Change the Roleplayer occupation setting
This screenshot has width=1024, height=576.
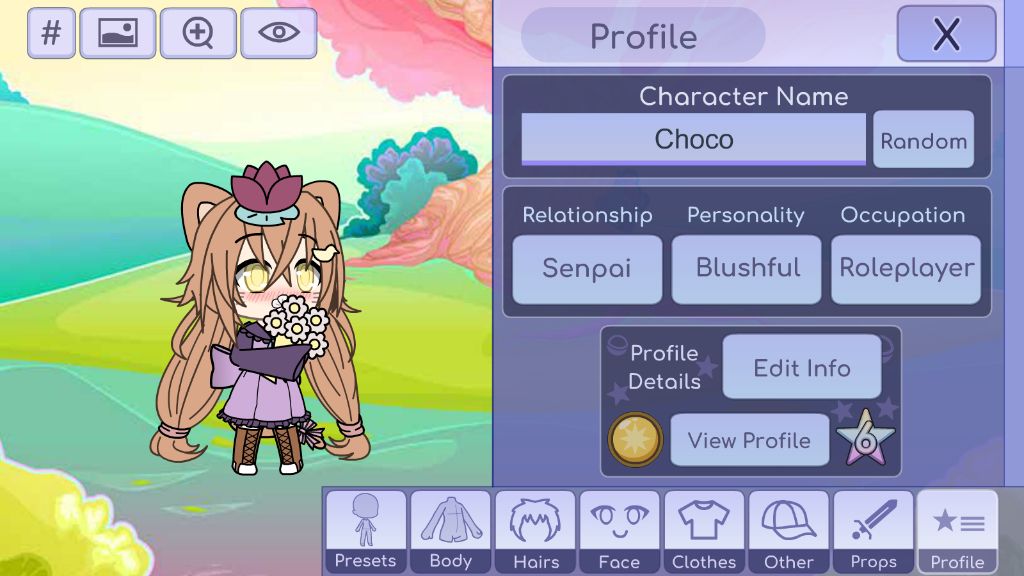point(906,268)
